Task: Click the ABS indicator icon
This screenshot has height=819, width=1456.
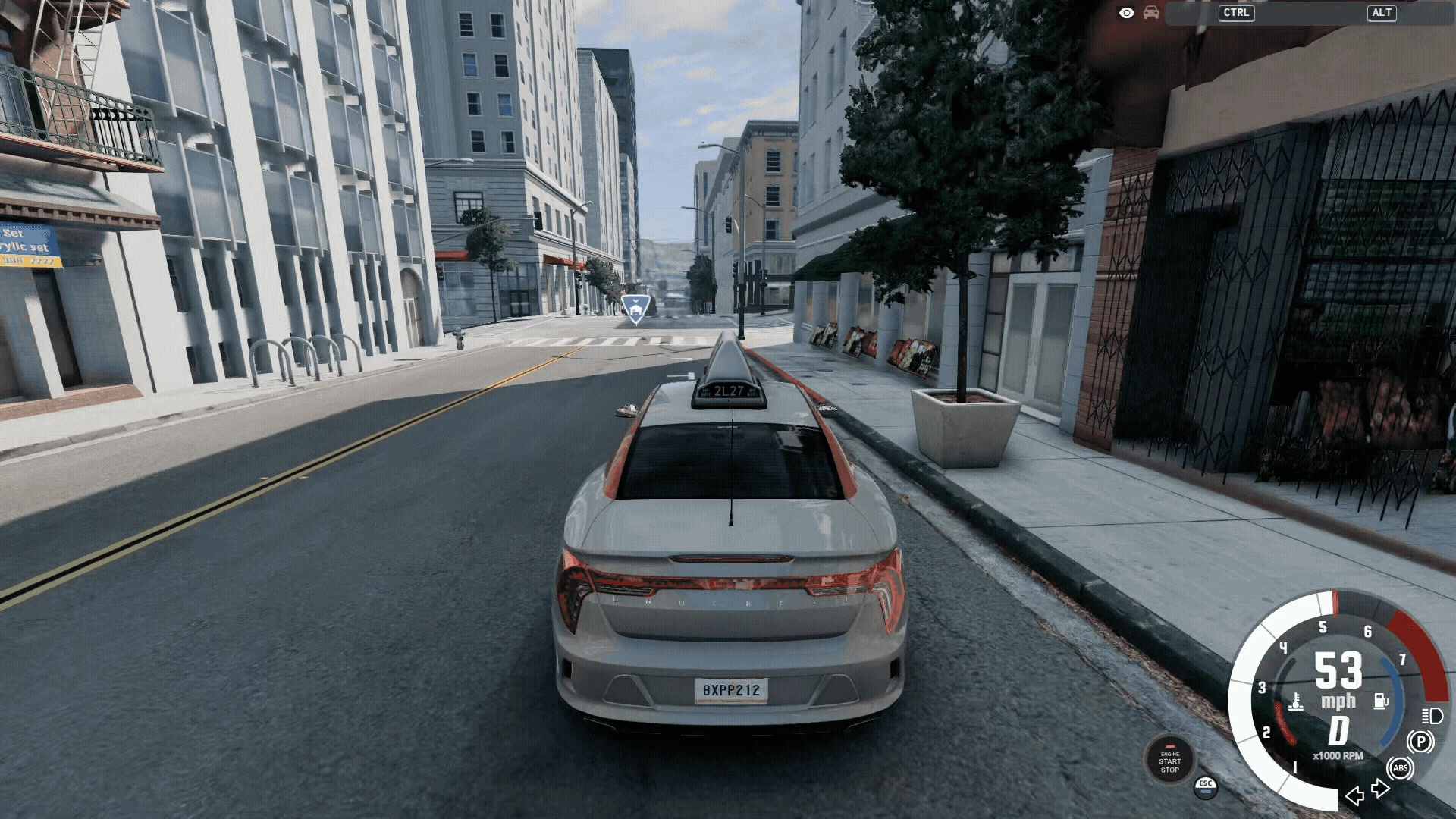Action: [x=1400, y=768]
